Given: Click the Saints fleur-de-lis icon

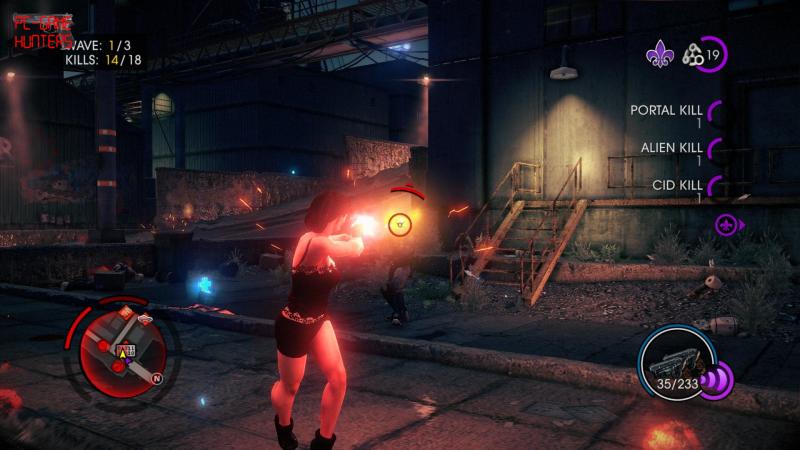Looking at the screenshot, I should [x=659, y=55].
